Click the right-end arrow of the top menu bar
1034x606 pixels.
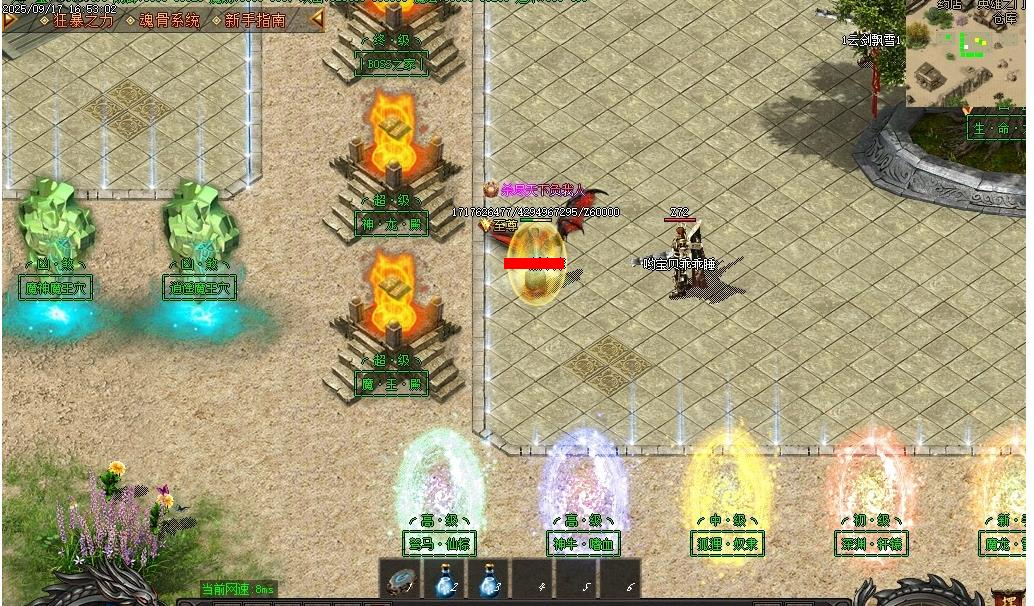click(x=318, y=20)
